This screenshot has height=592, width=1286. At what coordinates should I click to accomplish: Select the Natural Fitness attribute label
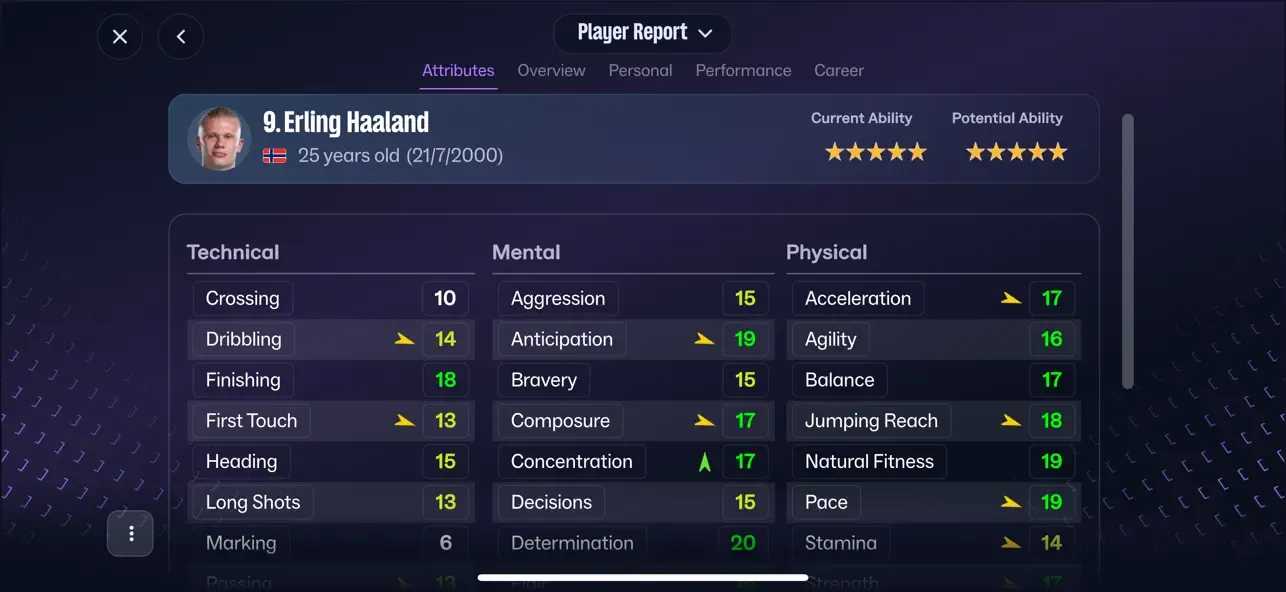[869, 462]
